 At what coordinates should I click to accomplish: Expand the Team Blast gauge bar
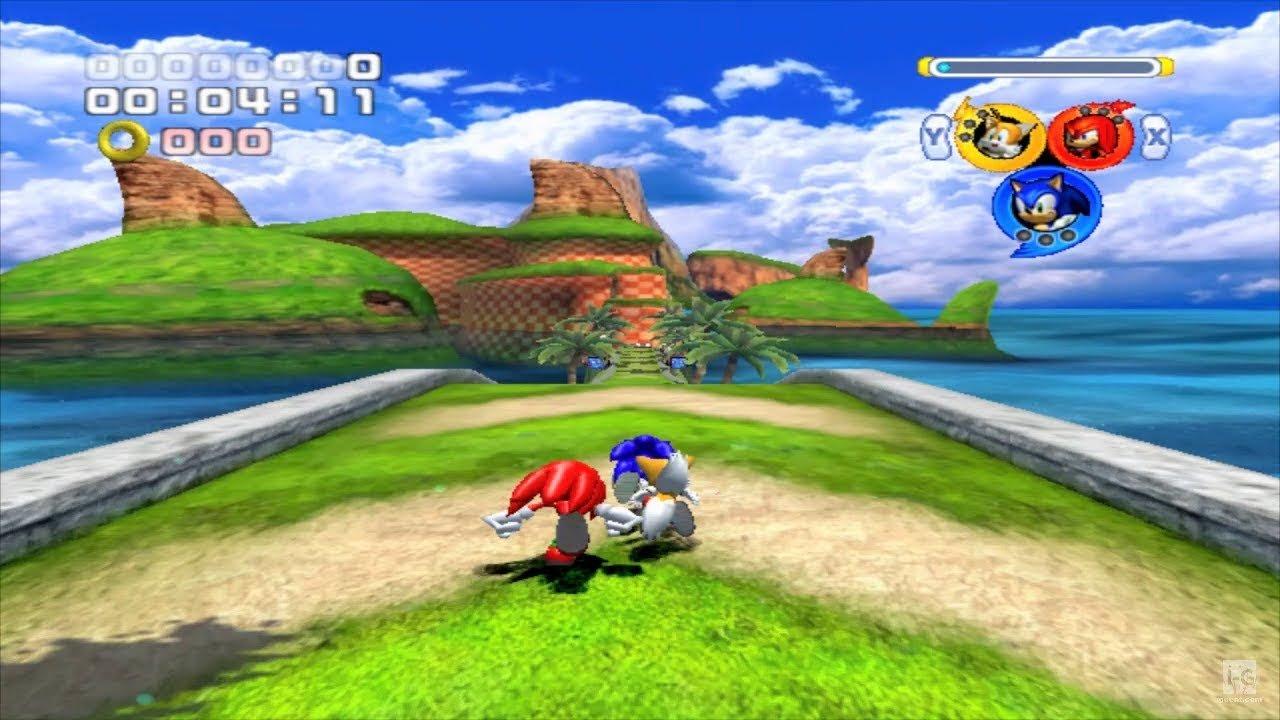(1045, 64)
